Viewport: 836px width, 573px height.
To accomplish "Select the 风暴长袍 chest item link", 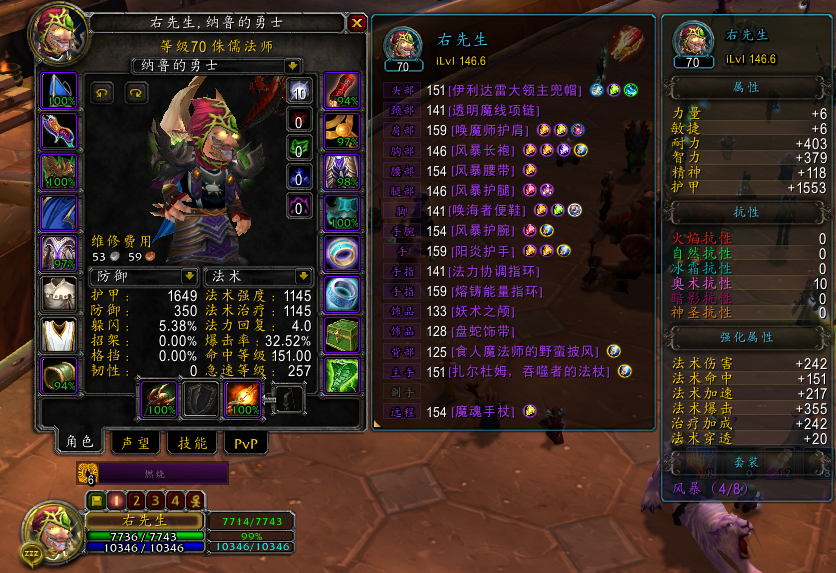I will 486,150.
